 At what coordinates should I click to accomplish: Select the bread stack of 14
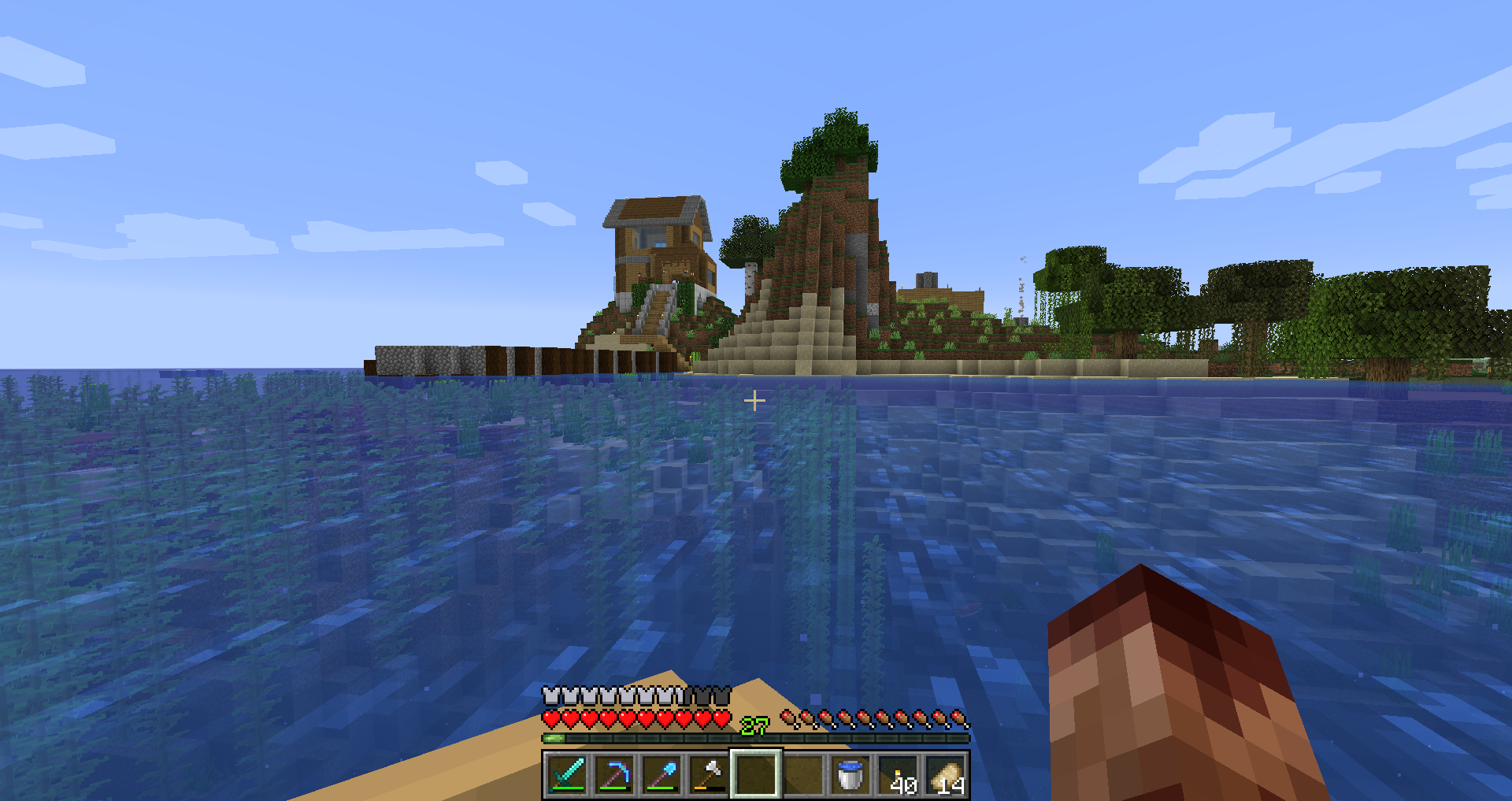946,773
